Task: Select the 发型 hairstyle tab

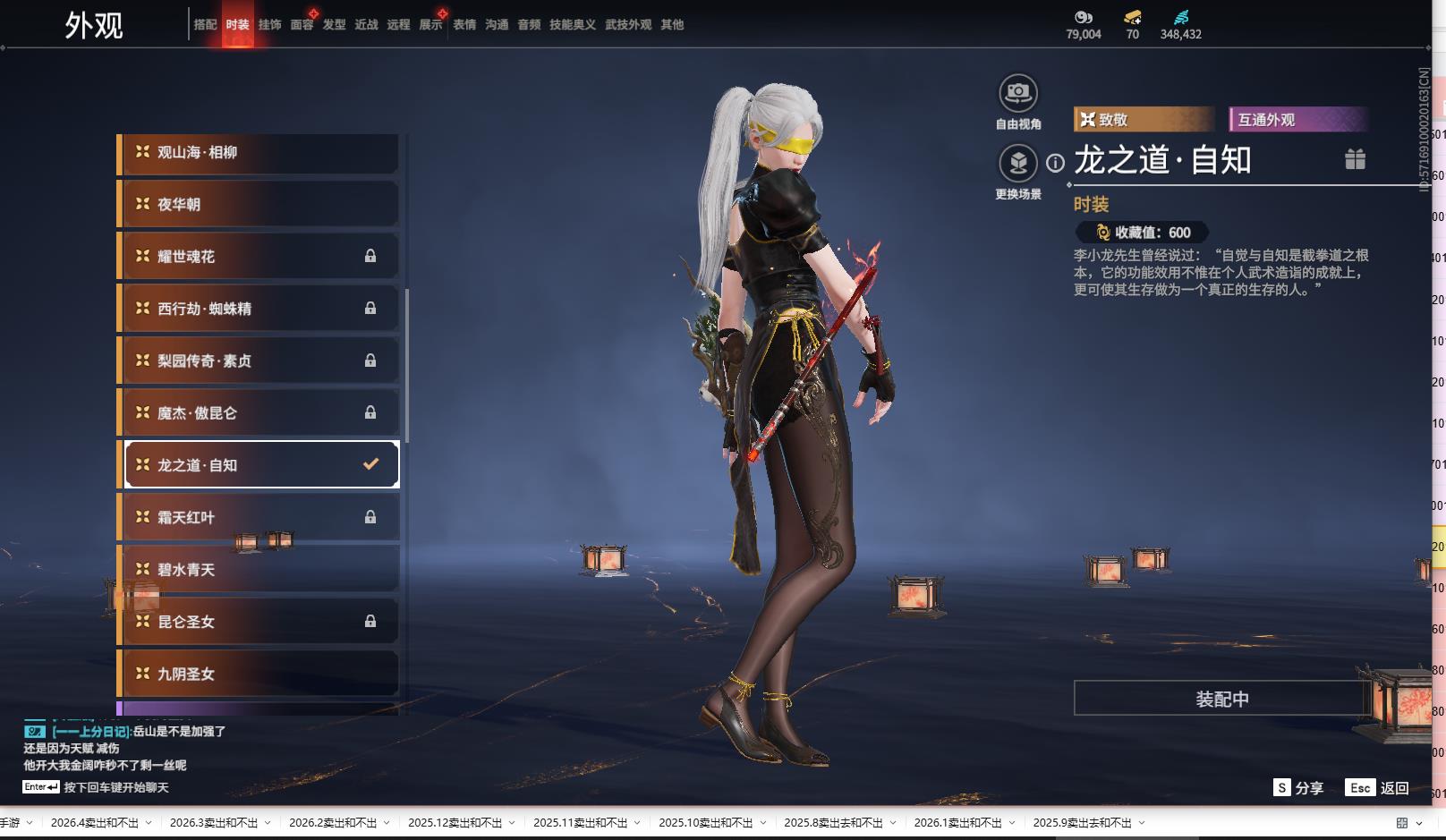Action: 334,25
